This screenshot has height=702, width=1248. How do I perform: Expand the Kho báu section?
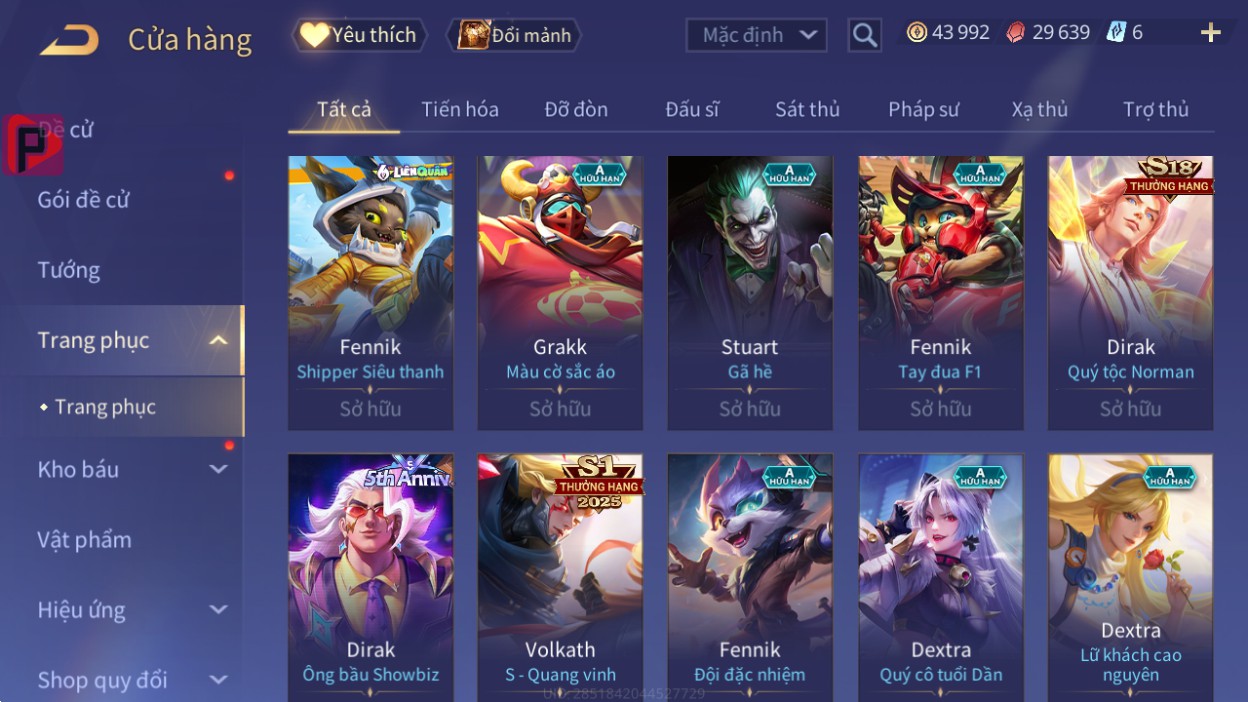132,469
